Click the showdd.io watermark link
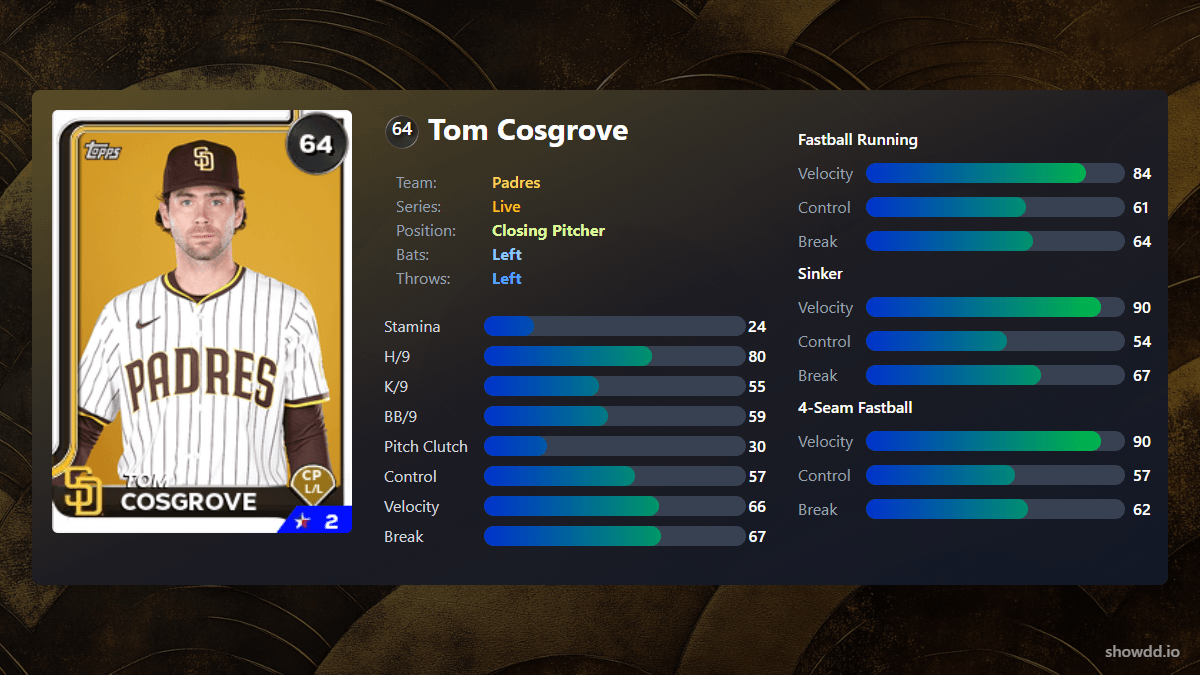This screenshot has height=675, width=1200. (x=1144, y=651)
